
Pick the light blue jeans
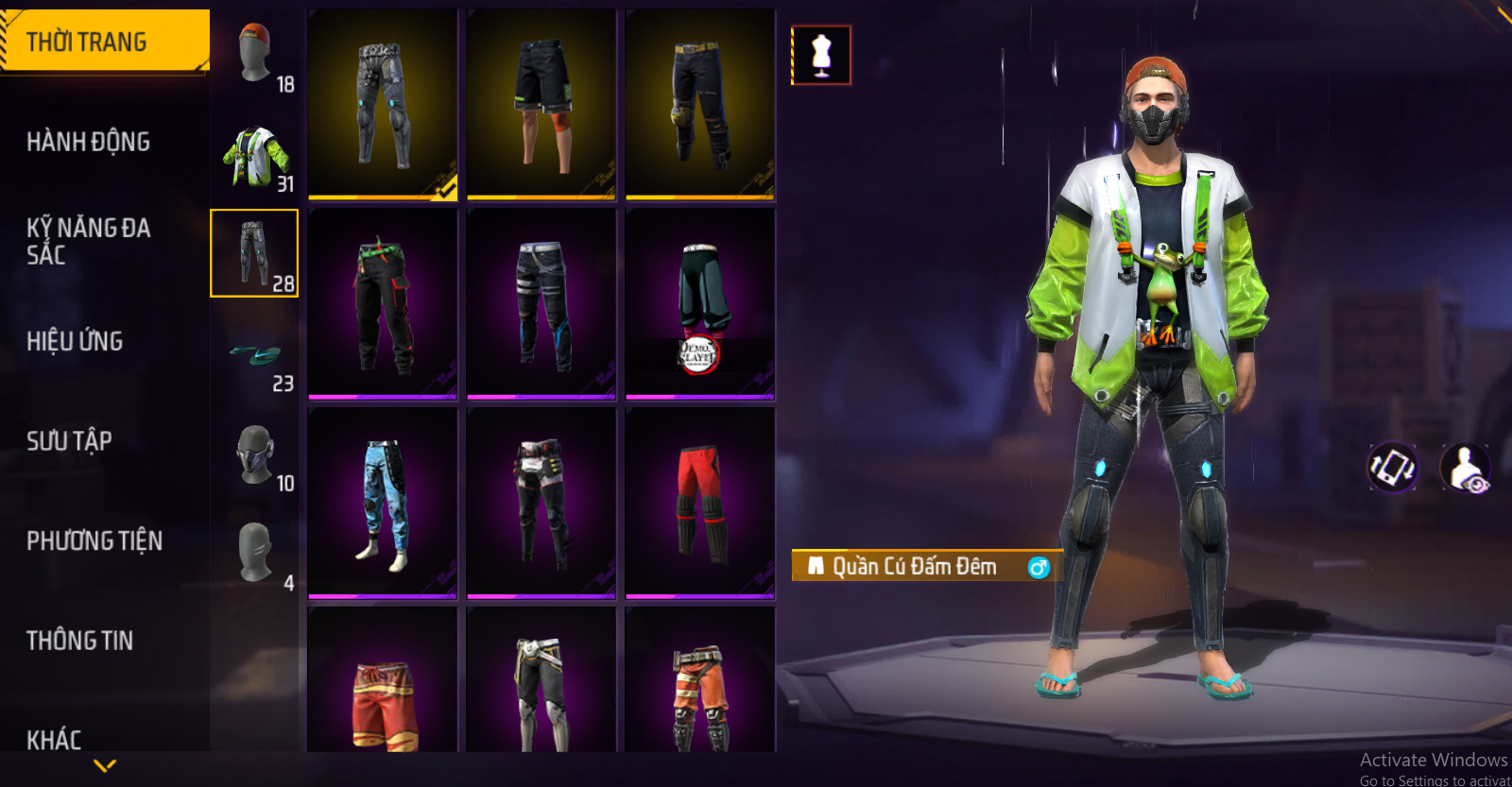point(383,503)
